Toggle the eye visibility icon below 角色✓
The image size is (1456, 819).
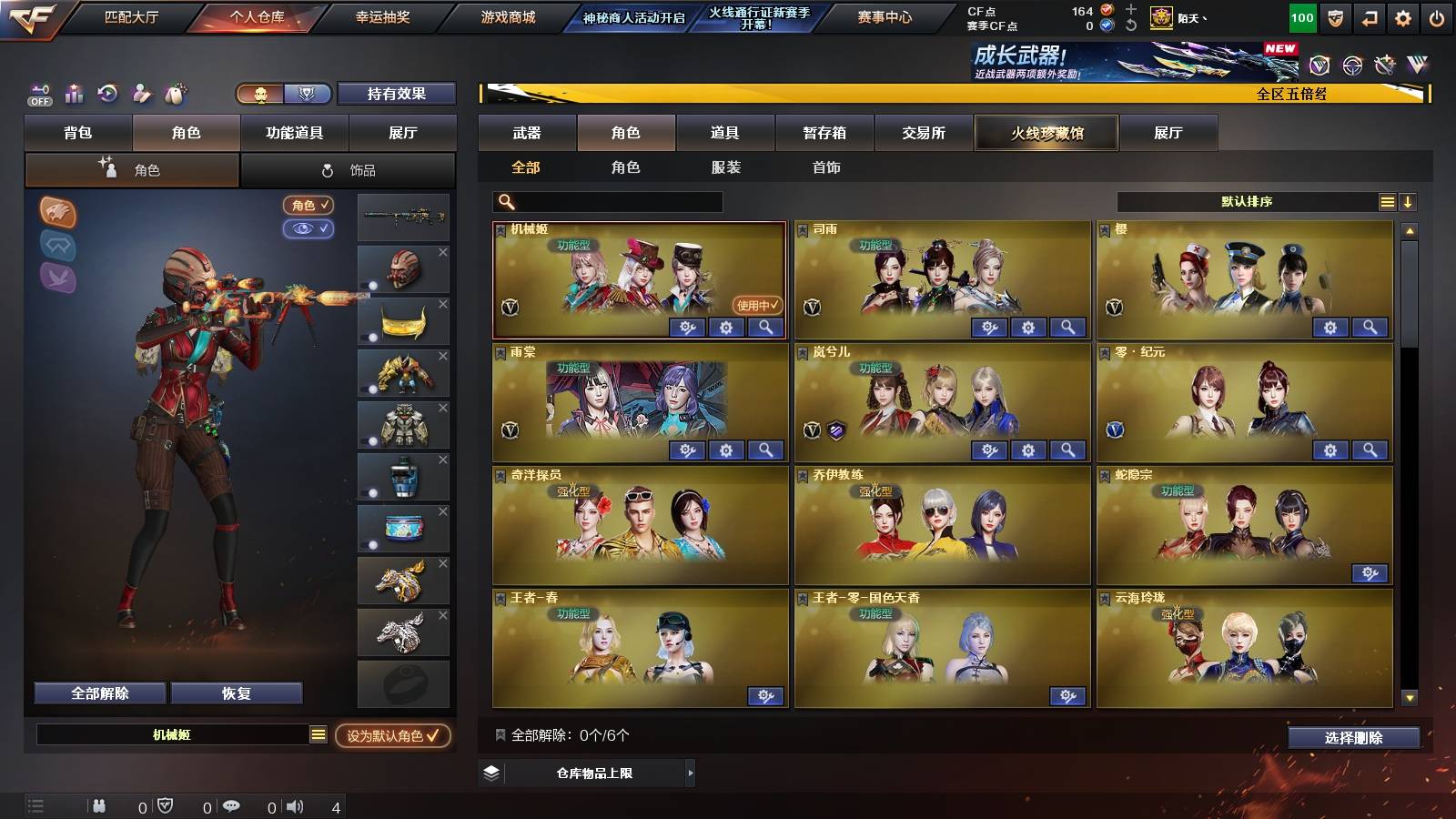[309, 229]
